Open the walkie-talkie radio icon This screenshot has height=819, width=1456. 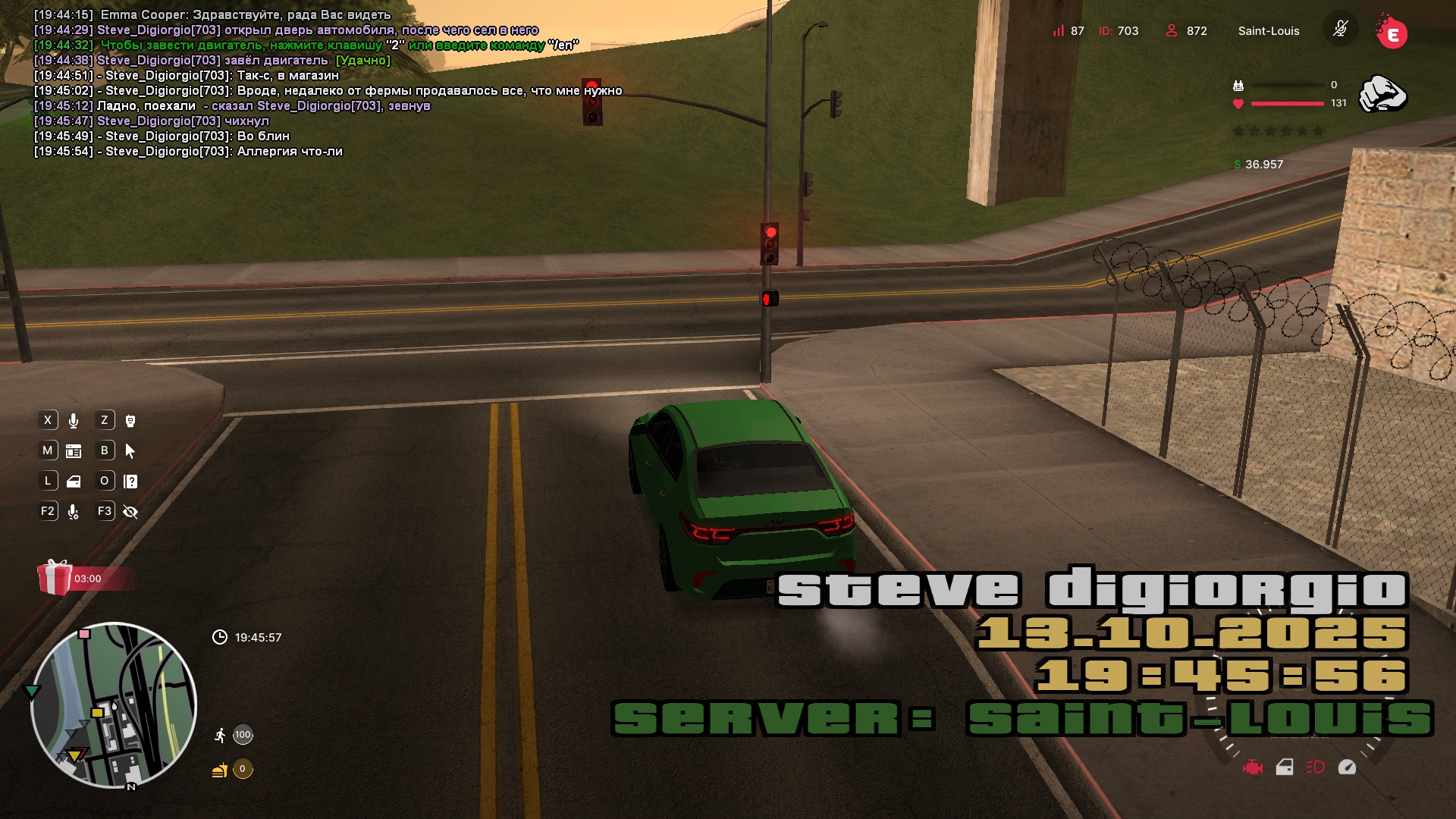[x=130, y=421]
